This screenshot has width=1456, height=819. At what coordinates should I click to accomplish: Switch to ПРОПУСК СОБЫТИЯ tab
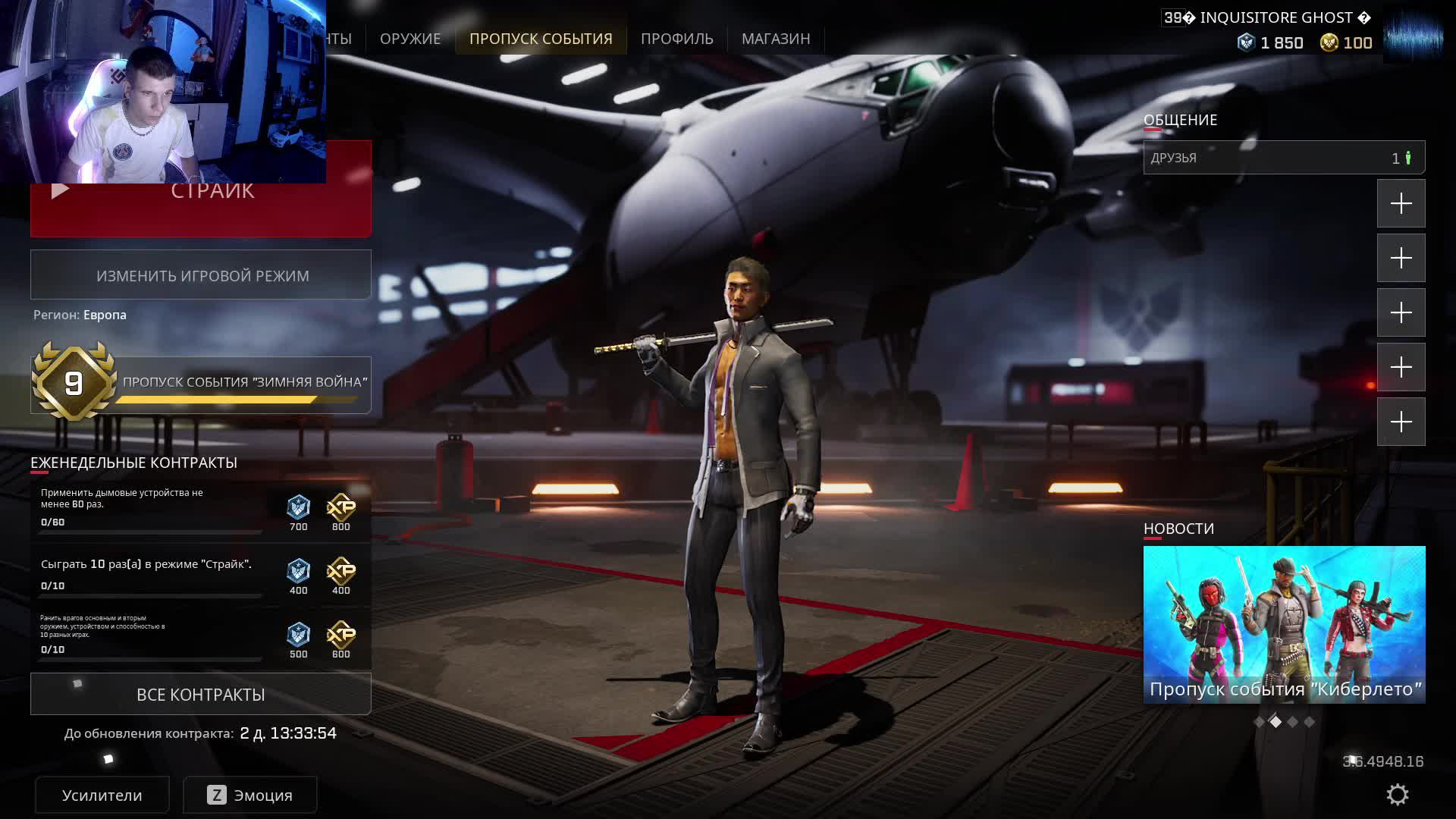pos(541,39)
